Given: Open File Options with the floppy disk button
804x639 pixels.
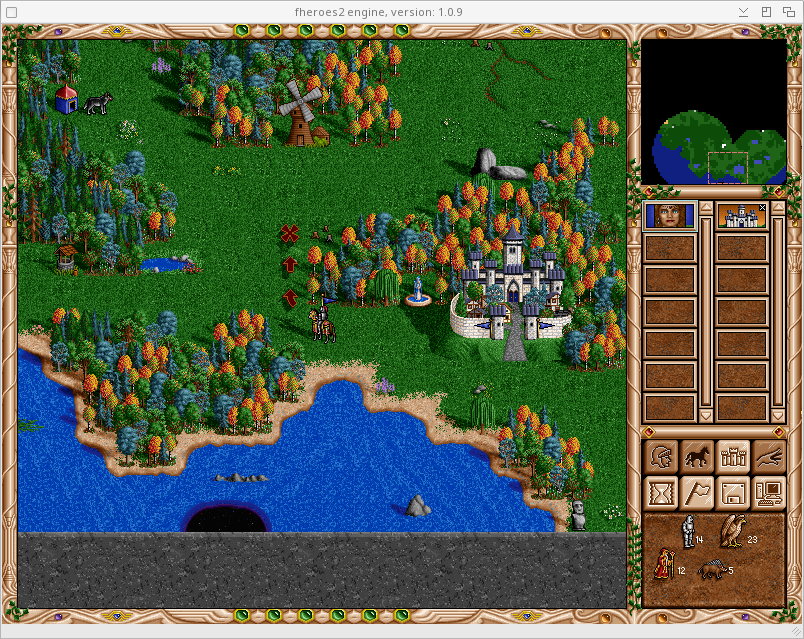Looking at the screenshot, I should (733, 492).
